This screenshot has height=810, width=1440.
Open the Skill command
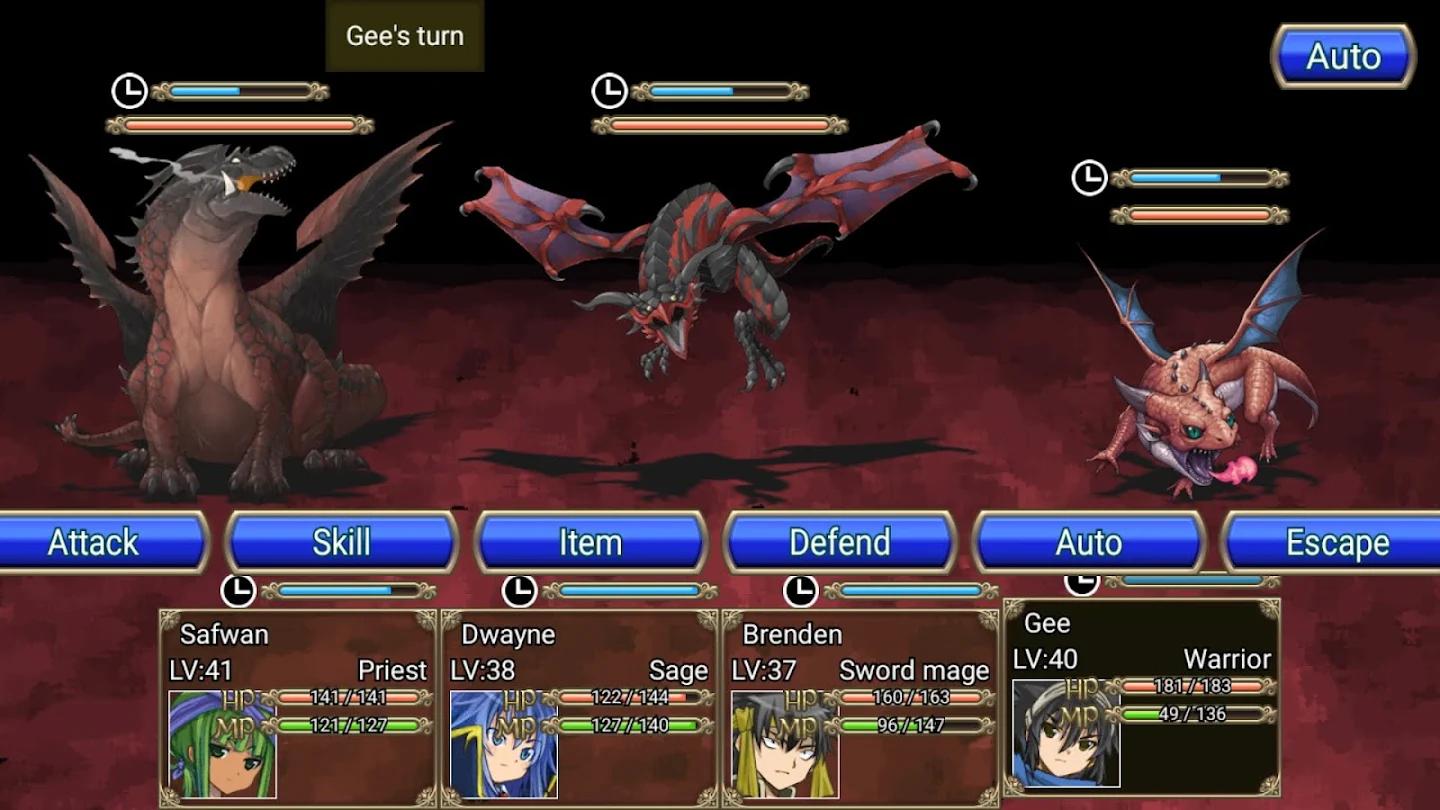343,543
